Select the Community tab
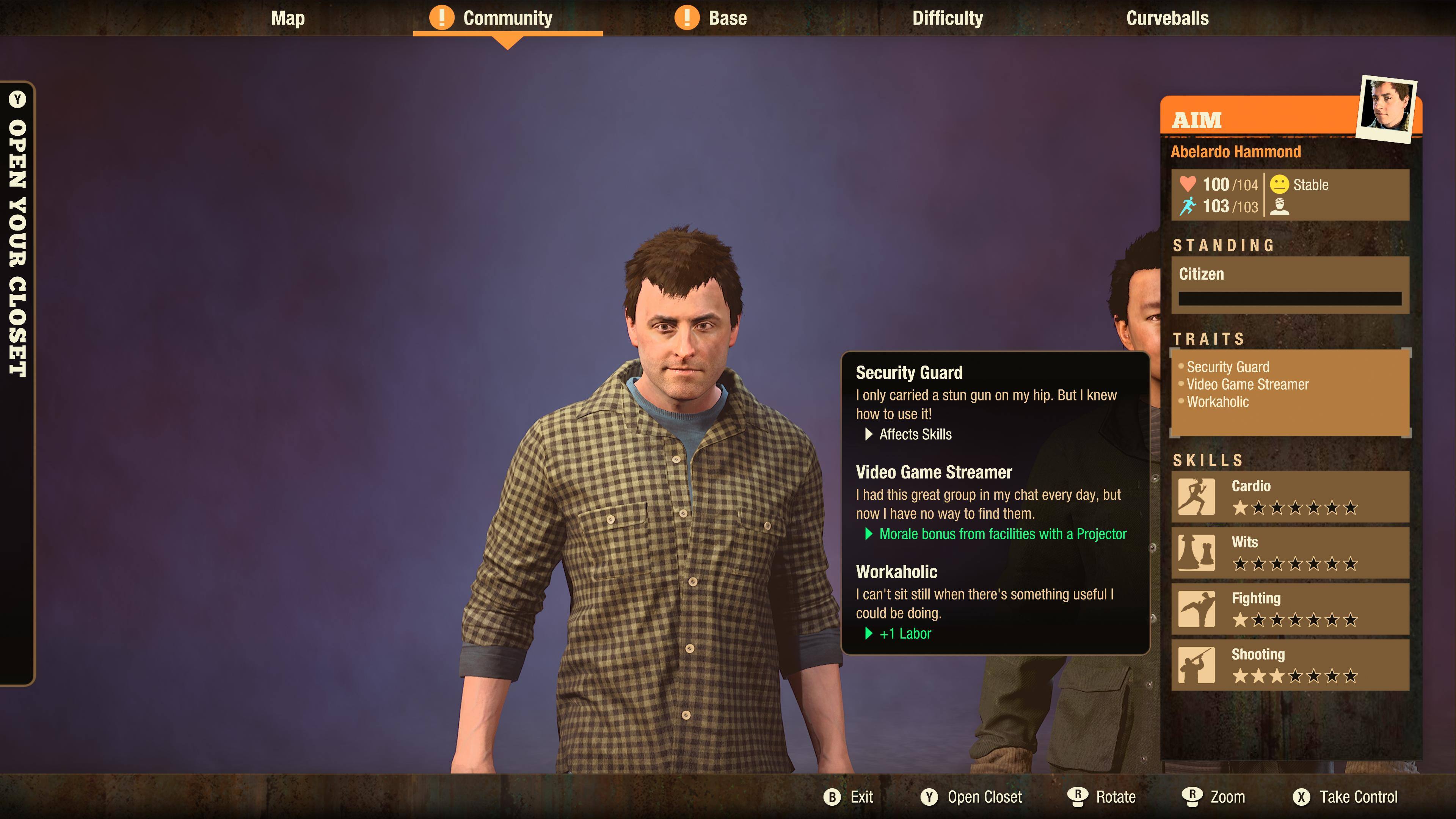Image resolution: width=1456 pixels, height=819 pixels. [x=507, y=18]
